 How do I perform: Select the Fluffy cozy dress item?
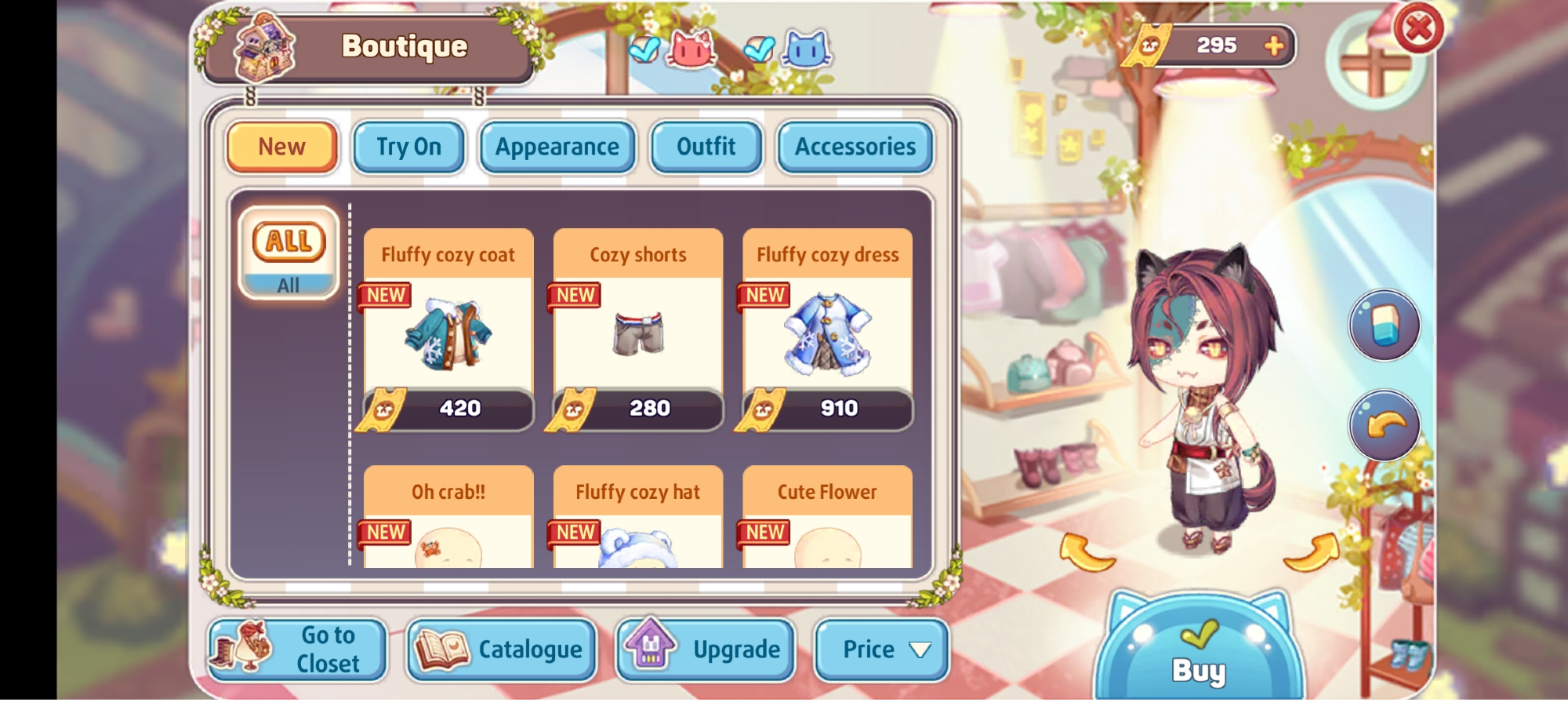(x=828, y=330)
